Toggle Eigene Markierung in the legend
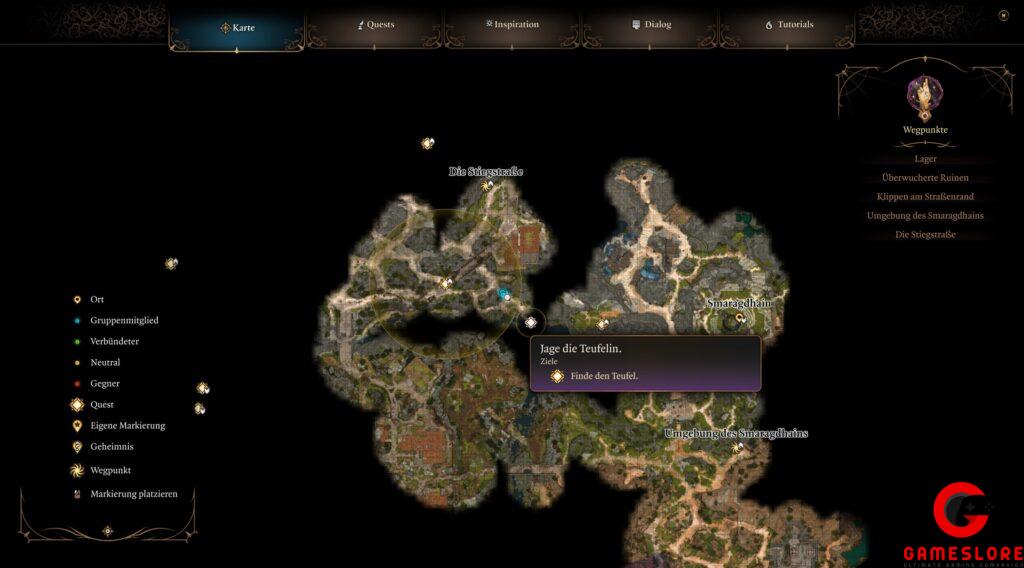Screen dimensions: 1024x568 127,426
